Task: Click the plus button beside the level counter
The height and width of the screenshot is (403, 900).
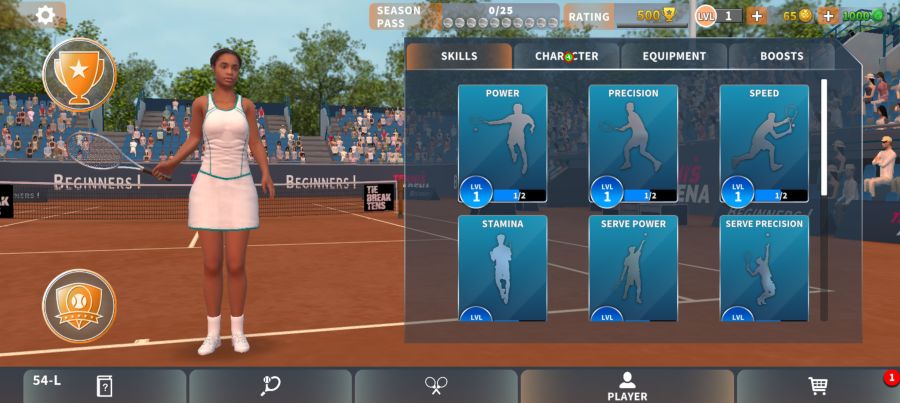Action: [756, 16]
